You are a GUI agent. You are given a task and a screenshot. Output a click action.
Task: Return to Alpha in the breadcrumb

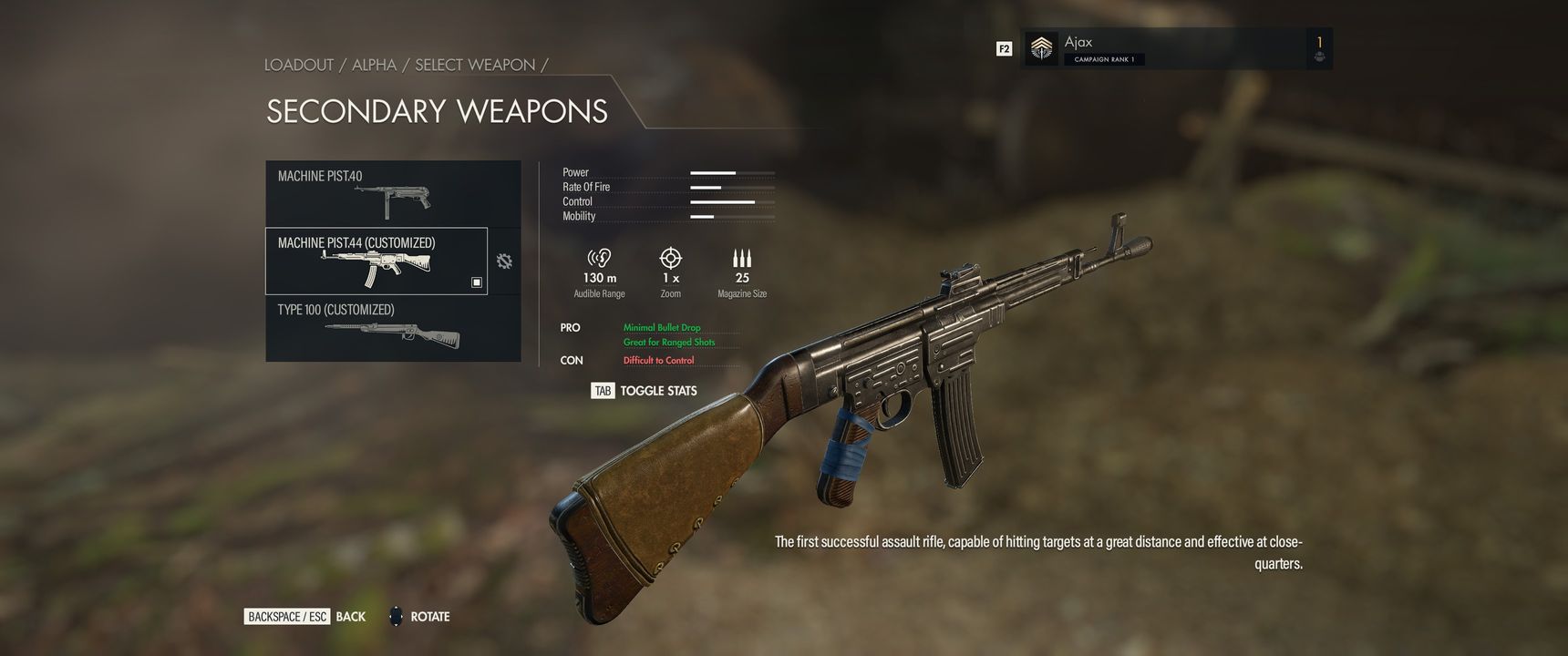tap(374, 65)
